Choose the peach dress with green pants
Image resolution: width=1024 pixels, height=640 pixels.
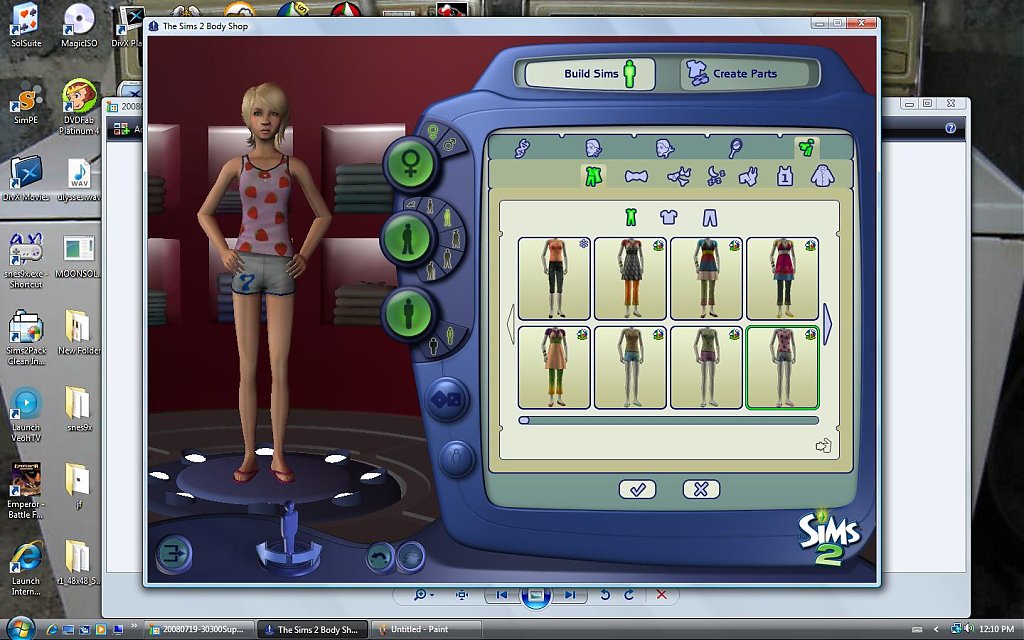554,367
